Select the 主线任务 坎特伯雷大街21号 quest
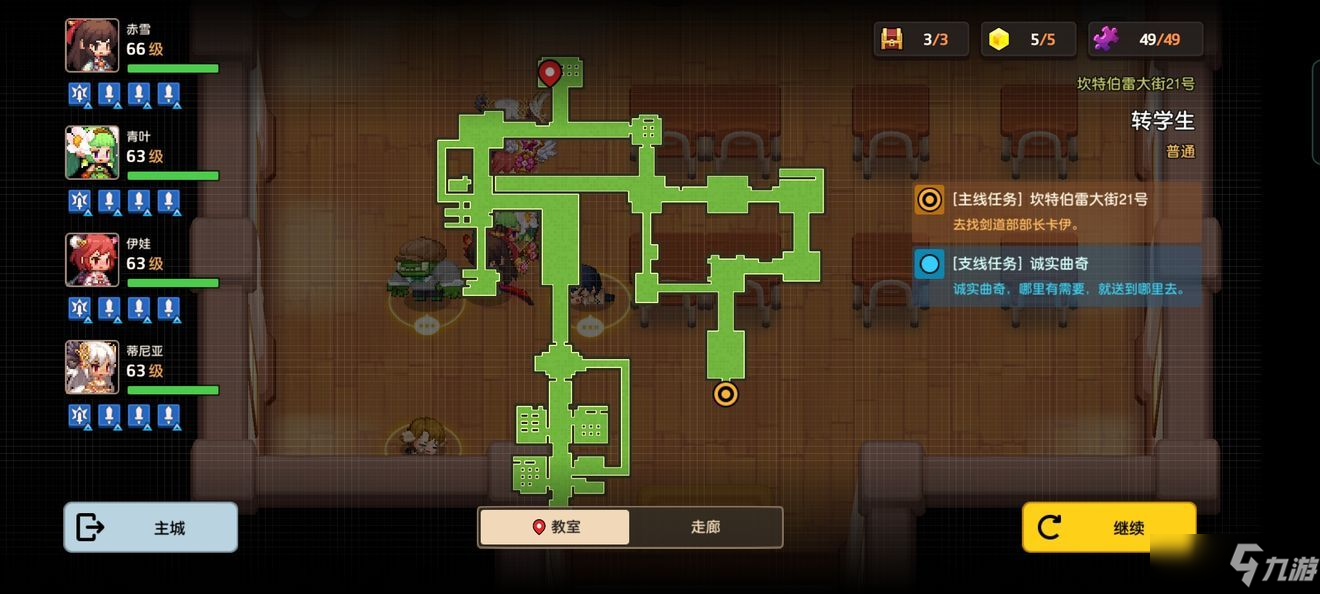 pos(1056,210)
